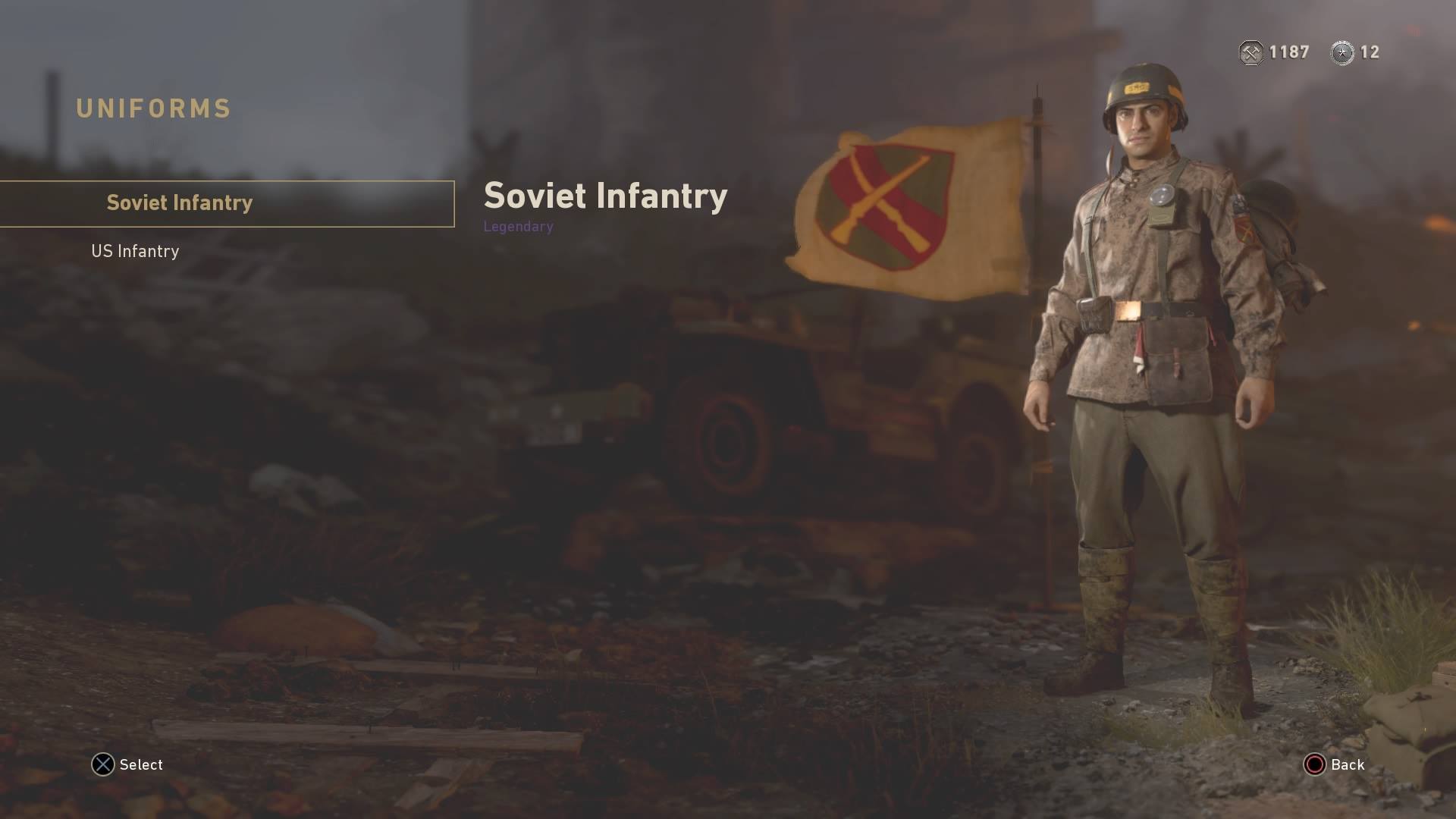Click the Armory Credits hammers icon
The width and height of the screenshot is (1456, 819).
tap(1250, 52)
